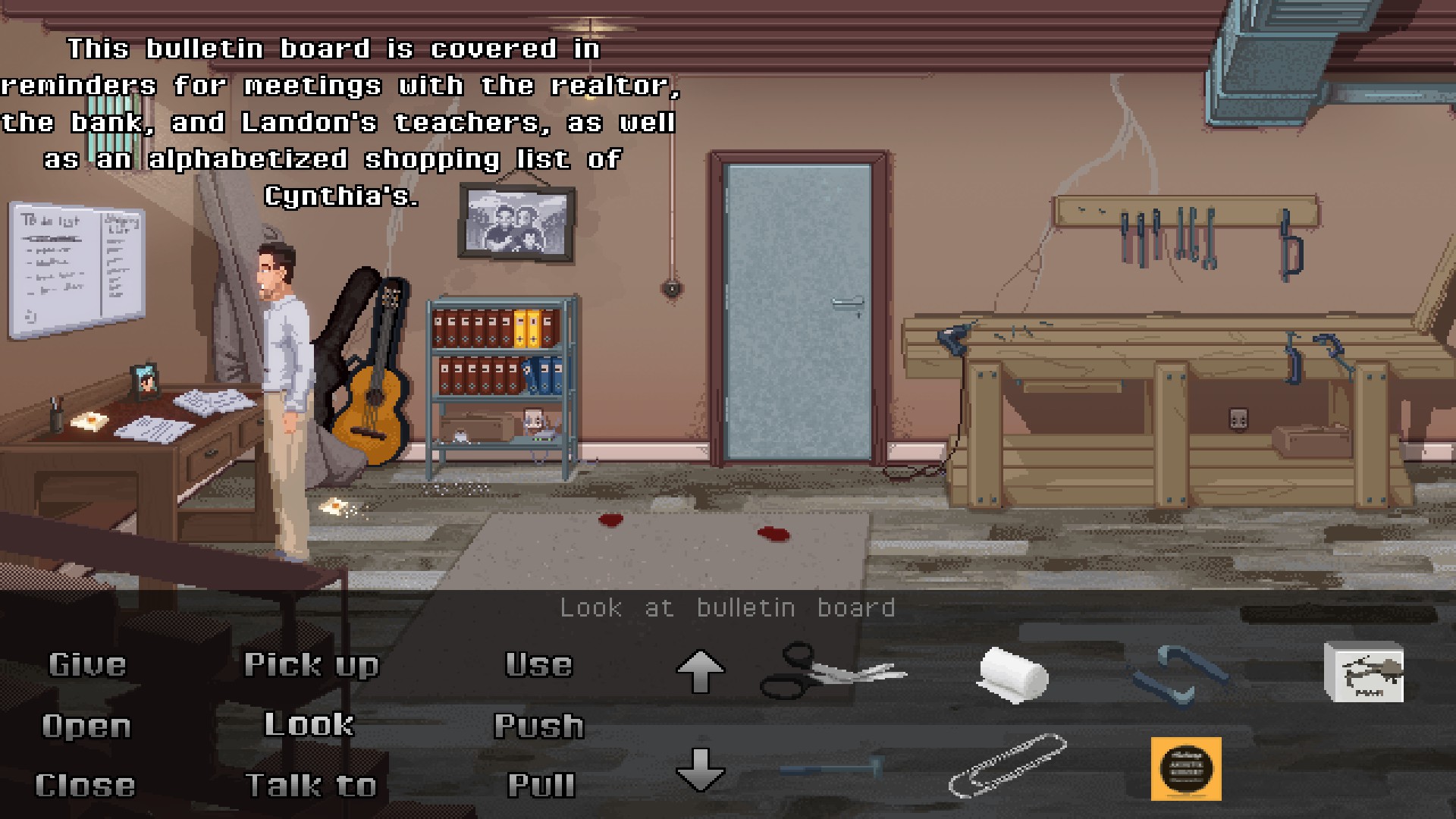Select the white bandage roll item

[x=1012, y=673]
